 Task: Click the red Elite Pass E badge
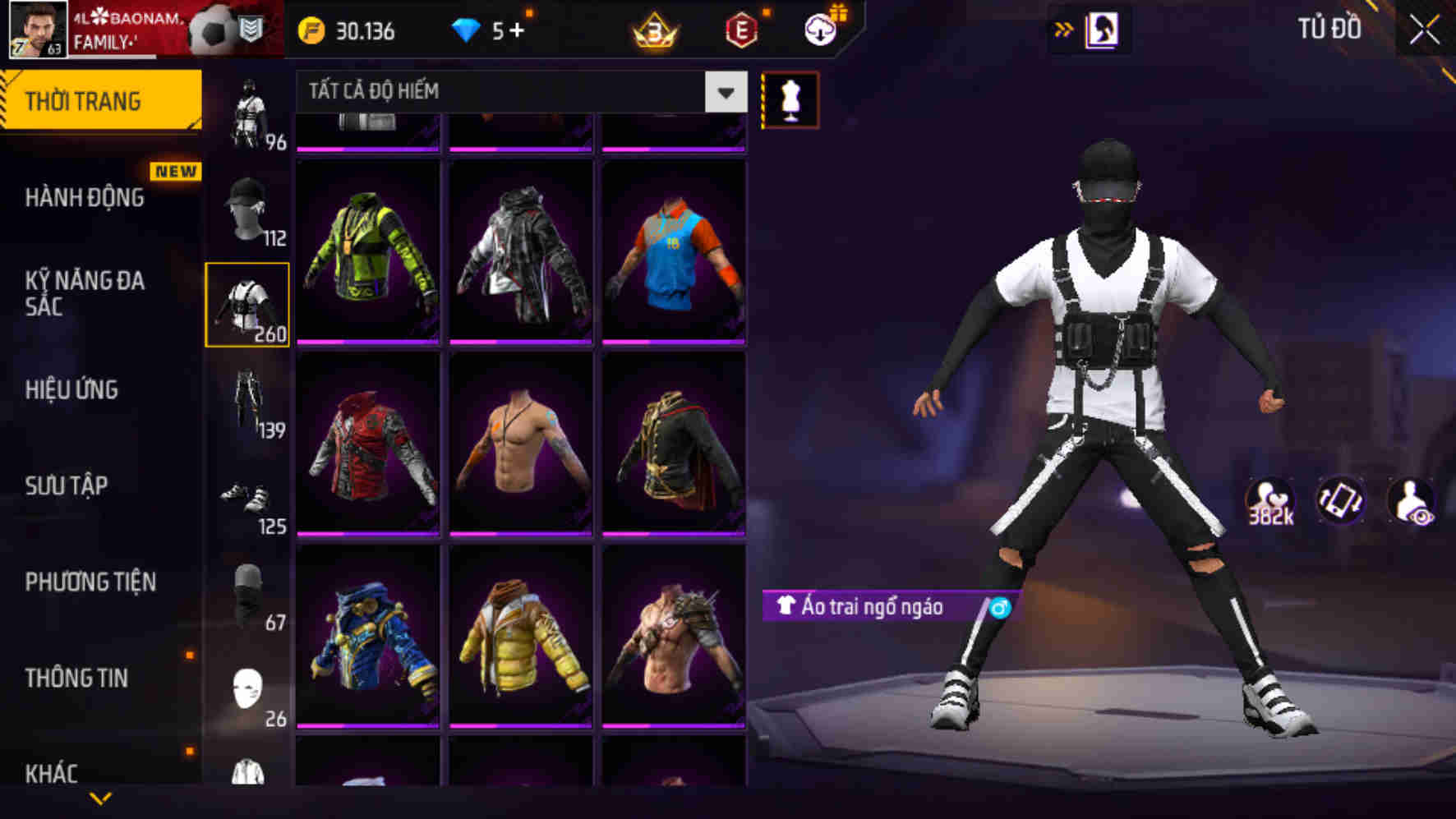pyautogui.click(x=742, y=31)
